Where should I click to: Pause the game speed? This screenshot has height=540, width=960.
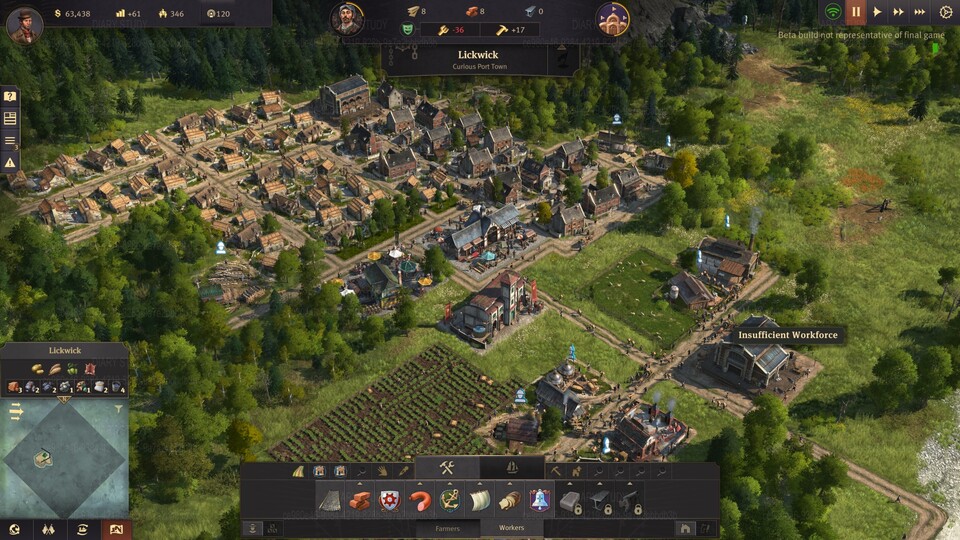tap(856, 12)
